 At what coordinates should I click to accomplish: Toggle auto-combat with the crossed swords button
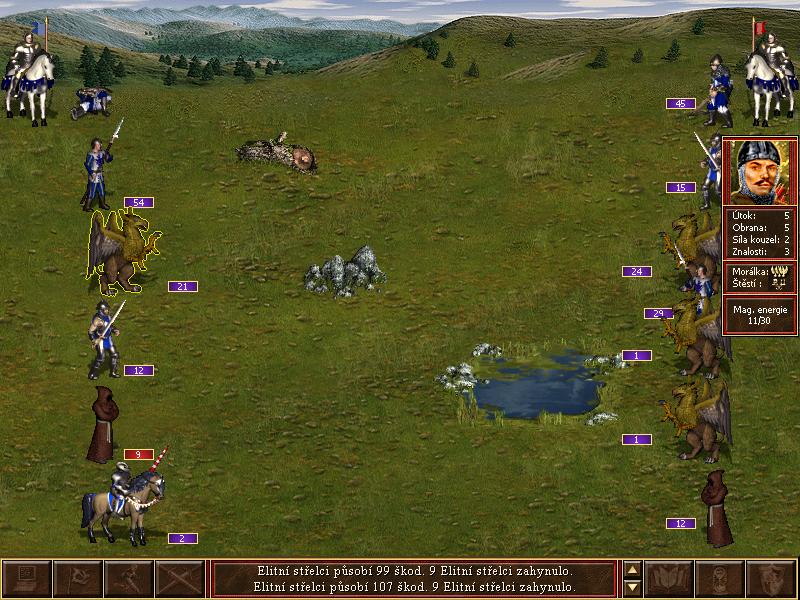(180, 579)
